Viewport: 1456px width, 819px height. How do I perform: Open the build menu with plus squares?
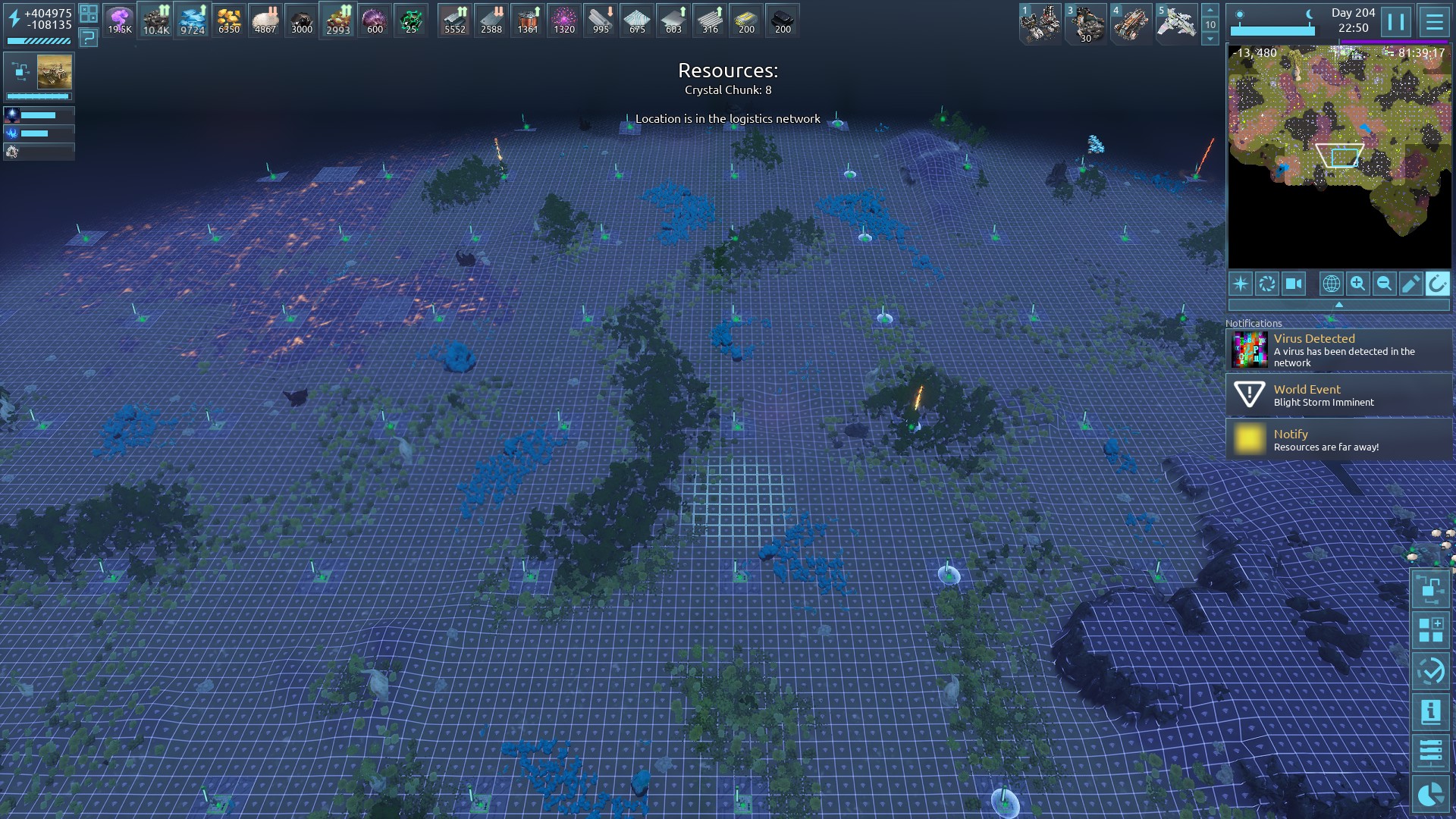pos(1430,630)
